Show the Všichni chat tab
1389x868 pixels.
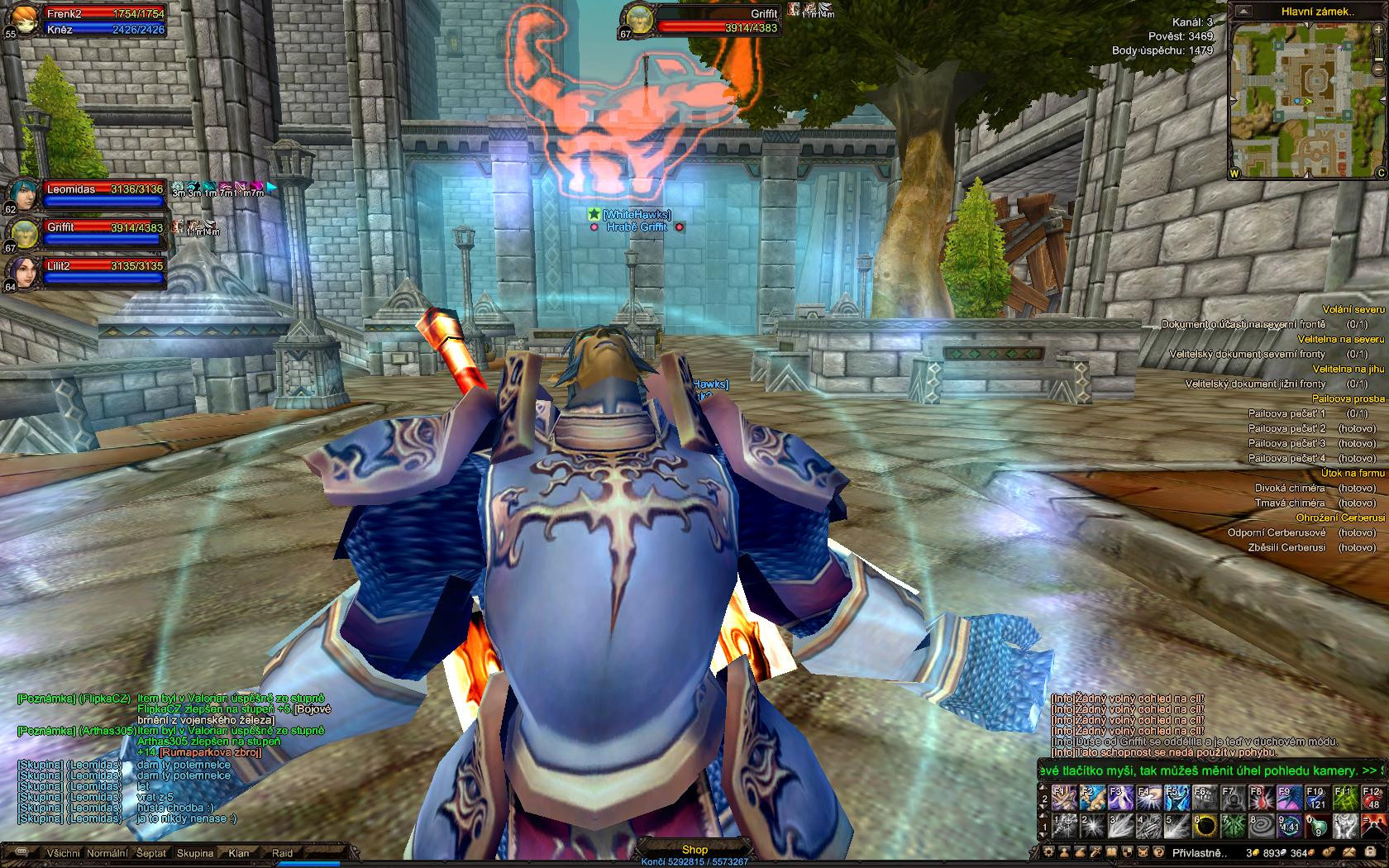pos(64,853)
